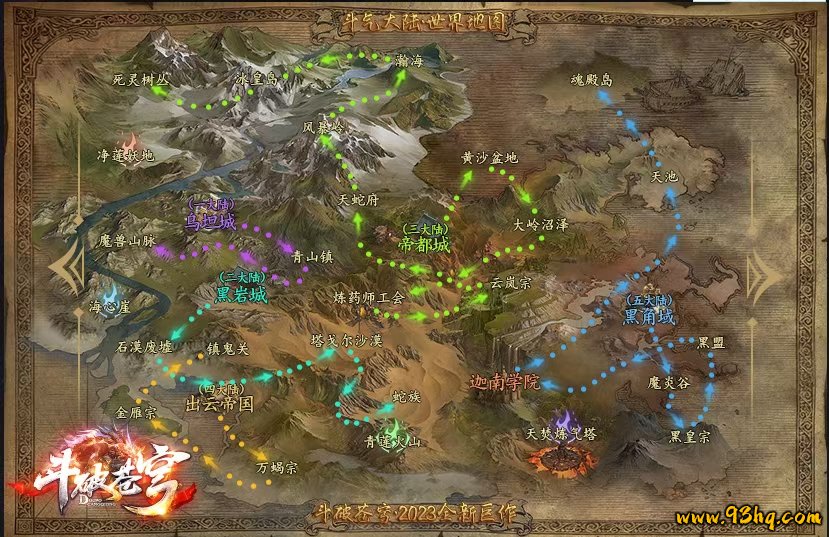This screenshot has height=537, width=829.
Task: Pick the 黄沙盆地 location
Action: pyautogui.click(x=489, y=157)
